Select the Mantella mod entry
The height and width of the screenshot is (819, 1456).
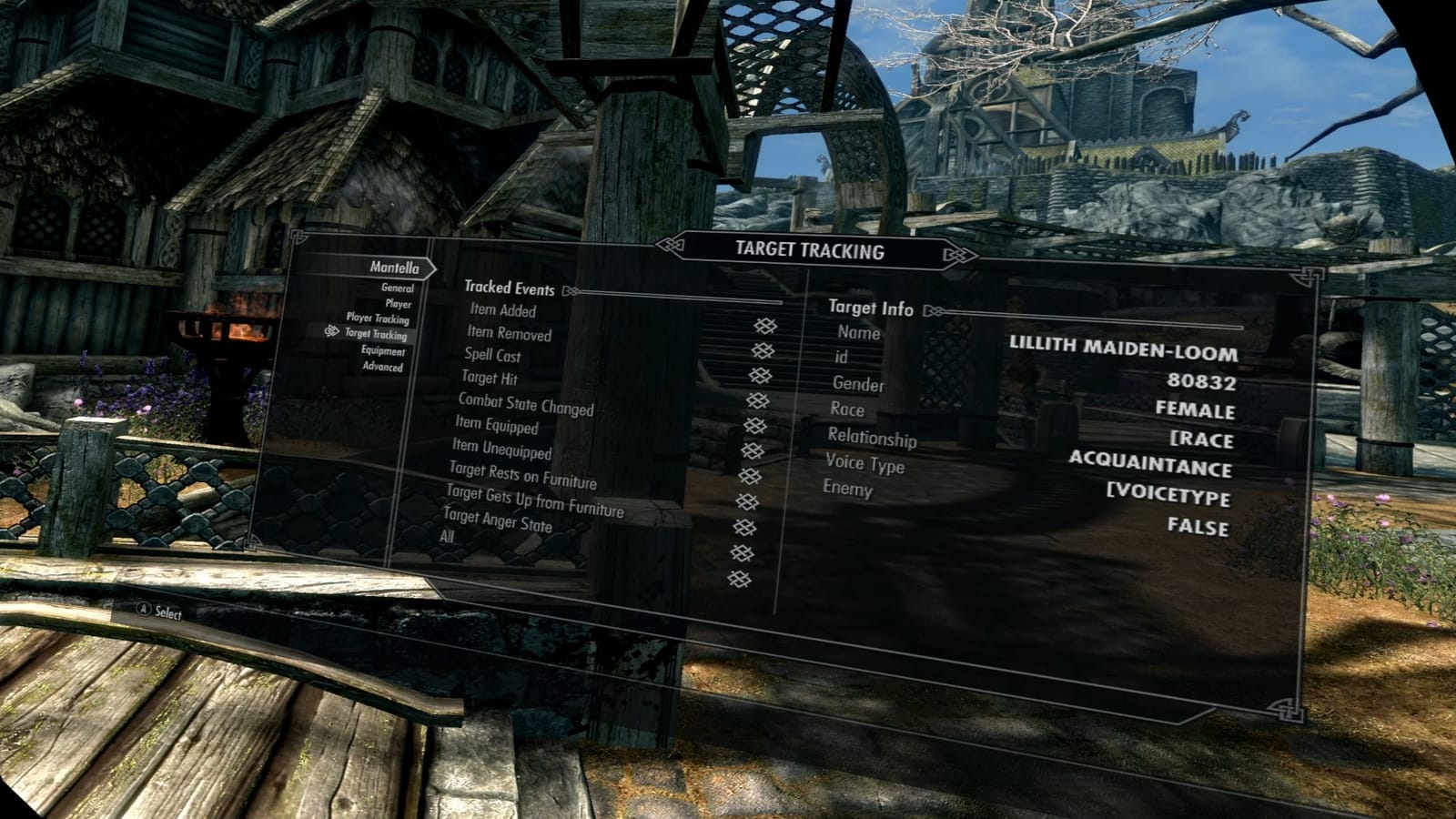pos(394,268)
